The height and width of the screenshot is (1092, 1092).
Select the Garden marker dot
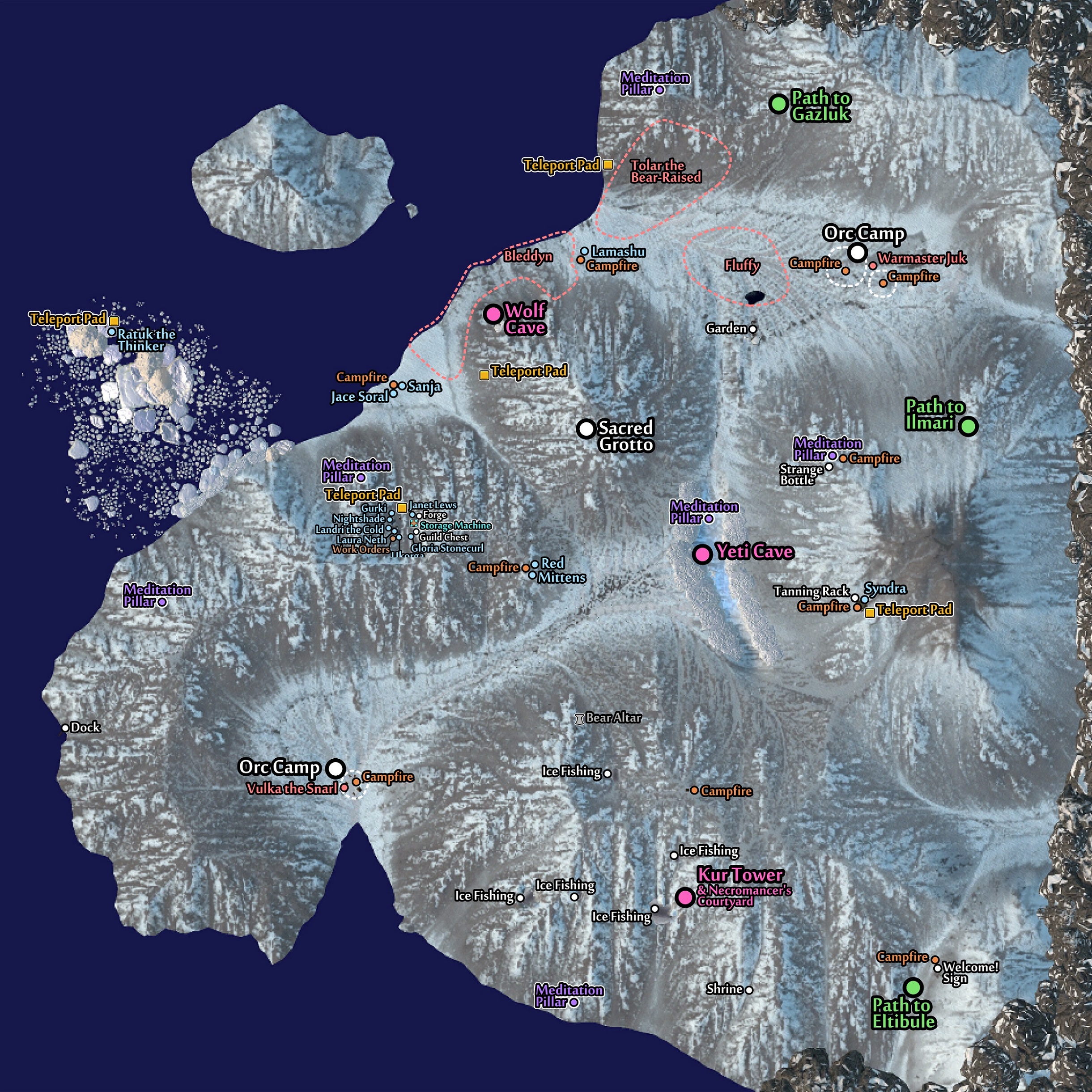753,329
